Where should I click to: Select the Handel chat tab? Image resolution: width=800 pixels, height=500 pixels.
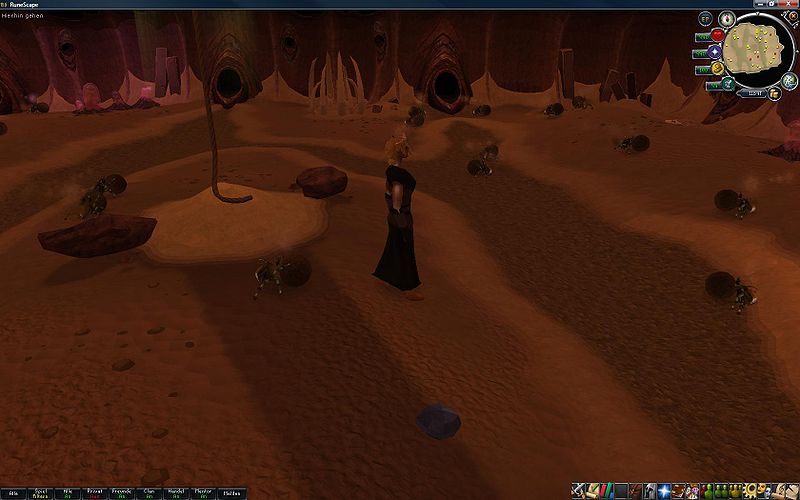click(x=176, y=492)
